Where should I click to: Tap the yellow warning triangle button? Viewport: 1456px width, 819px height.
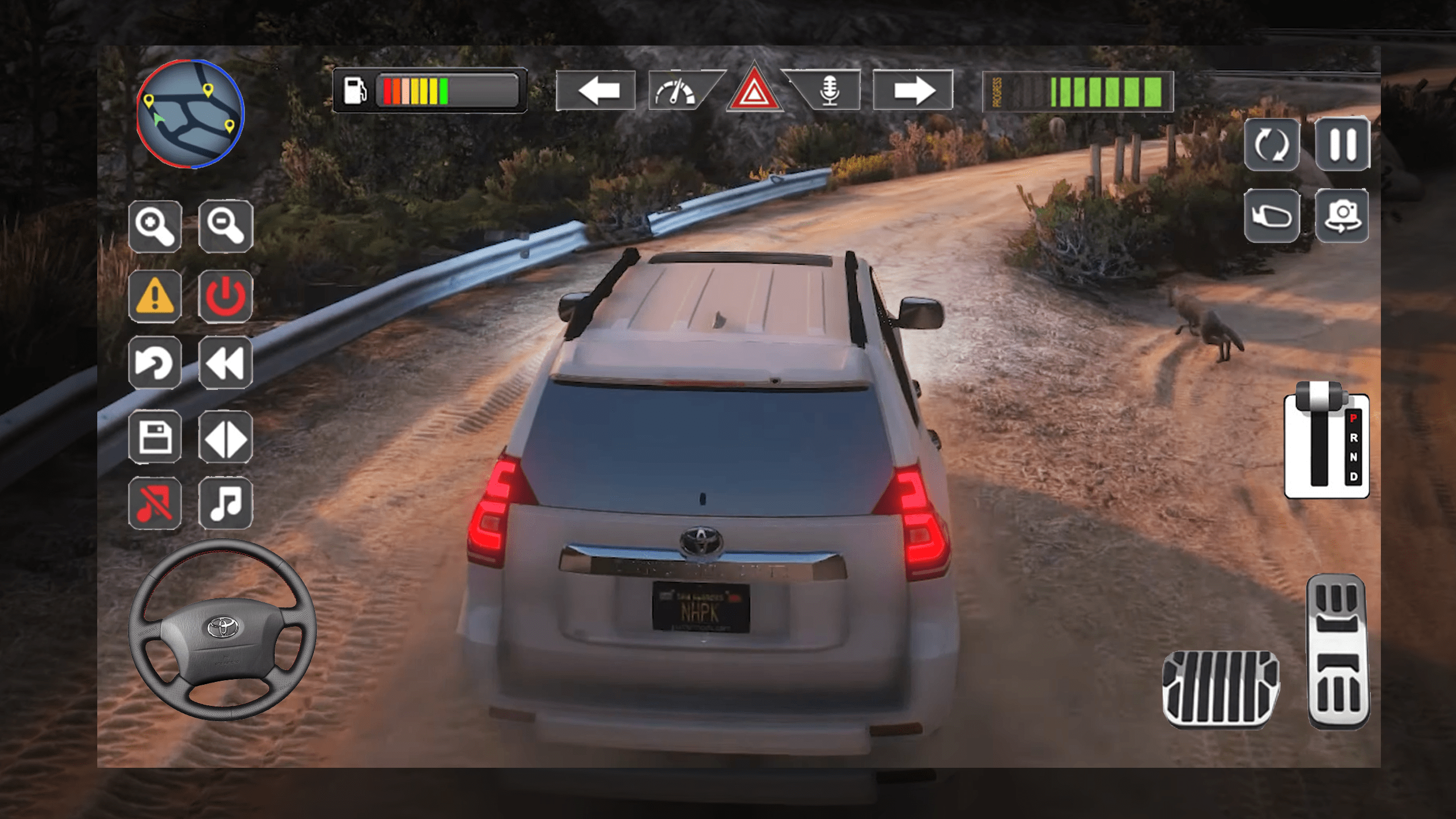155,296
